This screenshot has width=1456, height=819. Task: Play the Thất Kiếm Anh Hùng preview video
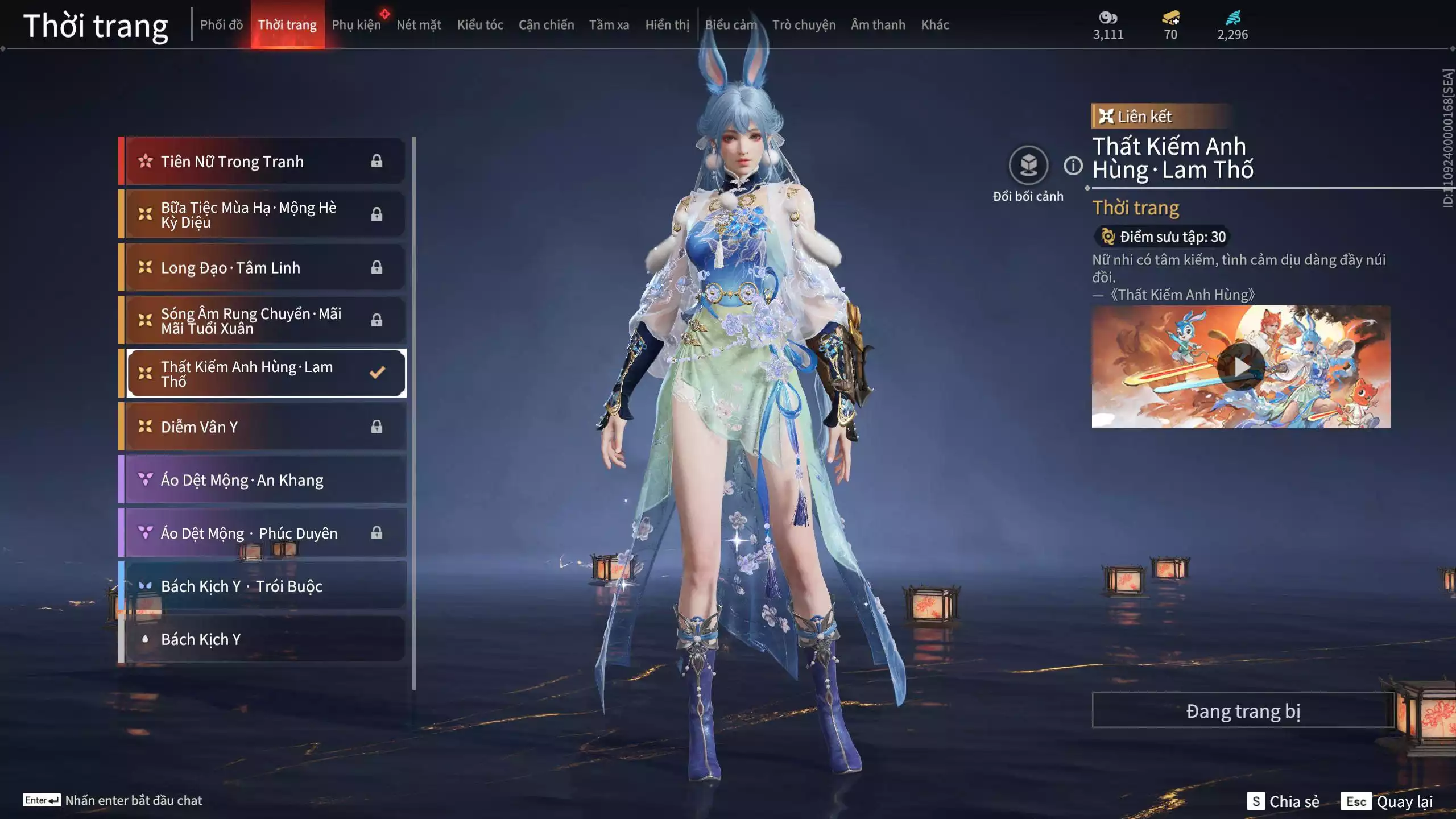click(1240, 367)
